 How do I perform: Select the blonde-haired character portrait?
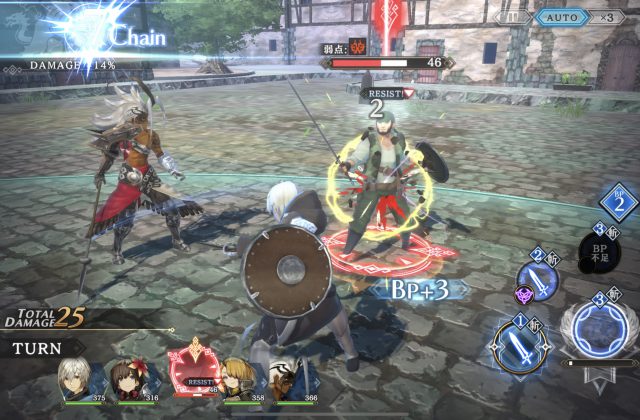point(243,382)
